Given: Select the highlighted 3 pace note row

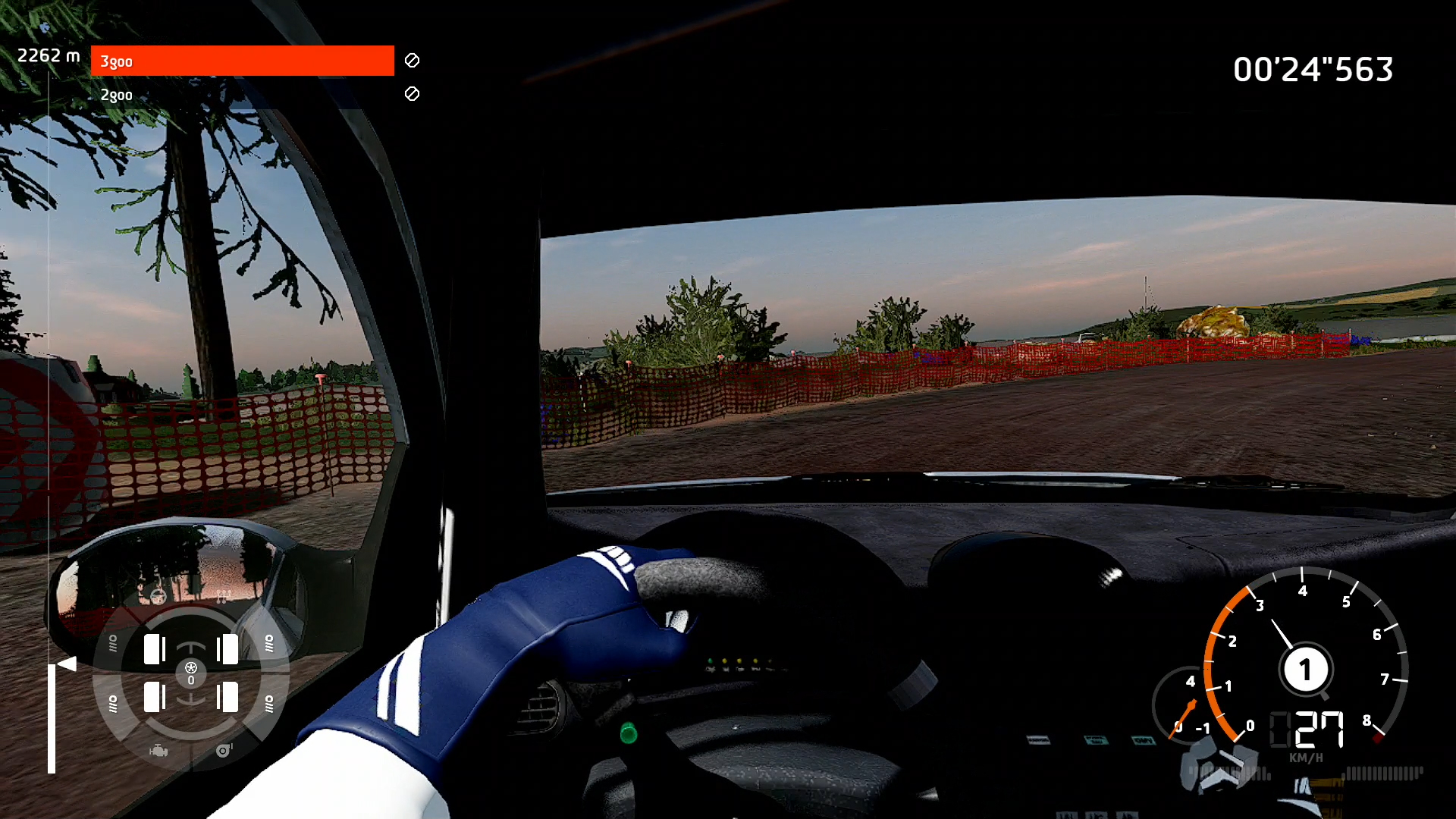Looking at the screenshot, I should pos(243,61).
